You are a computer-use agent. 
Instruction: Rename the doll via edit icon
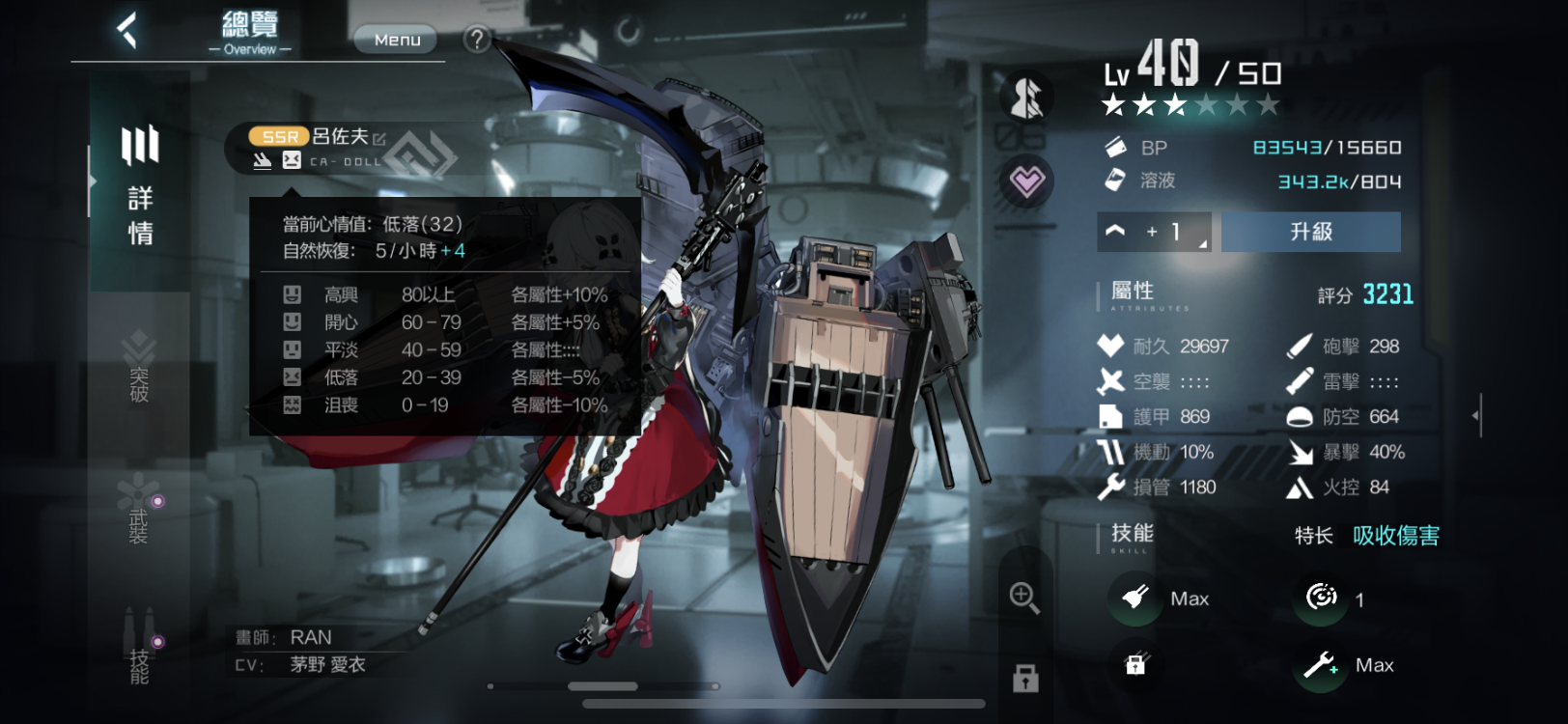(379, 139)
